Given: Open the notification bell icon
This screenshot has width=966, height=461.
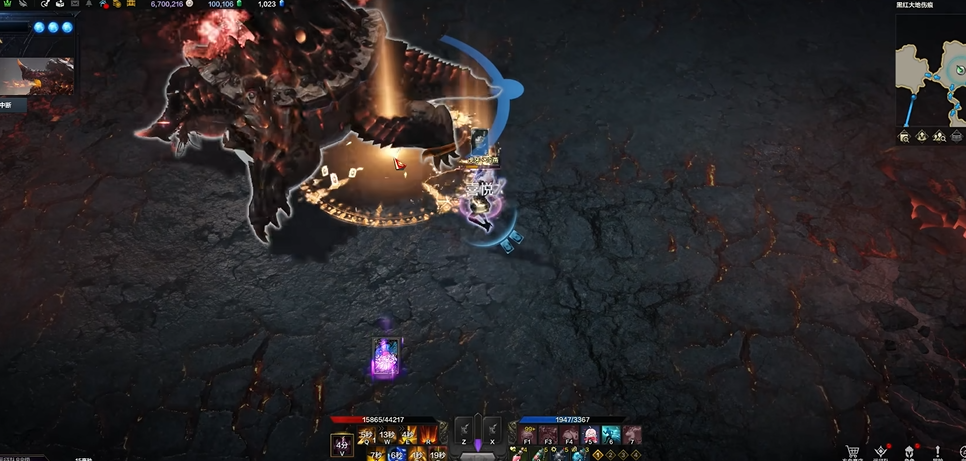Looking at the screenshot, I should coord(89,4).
